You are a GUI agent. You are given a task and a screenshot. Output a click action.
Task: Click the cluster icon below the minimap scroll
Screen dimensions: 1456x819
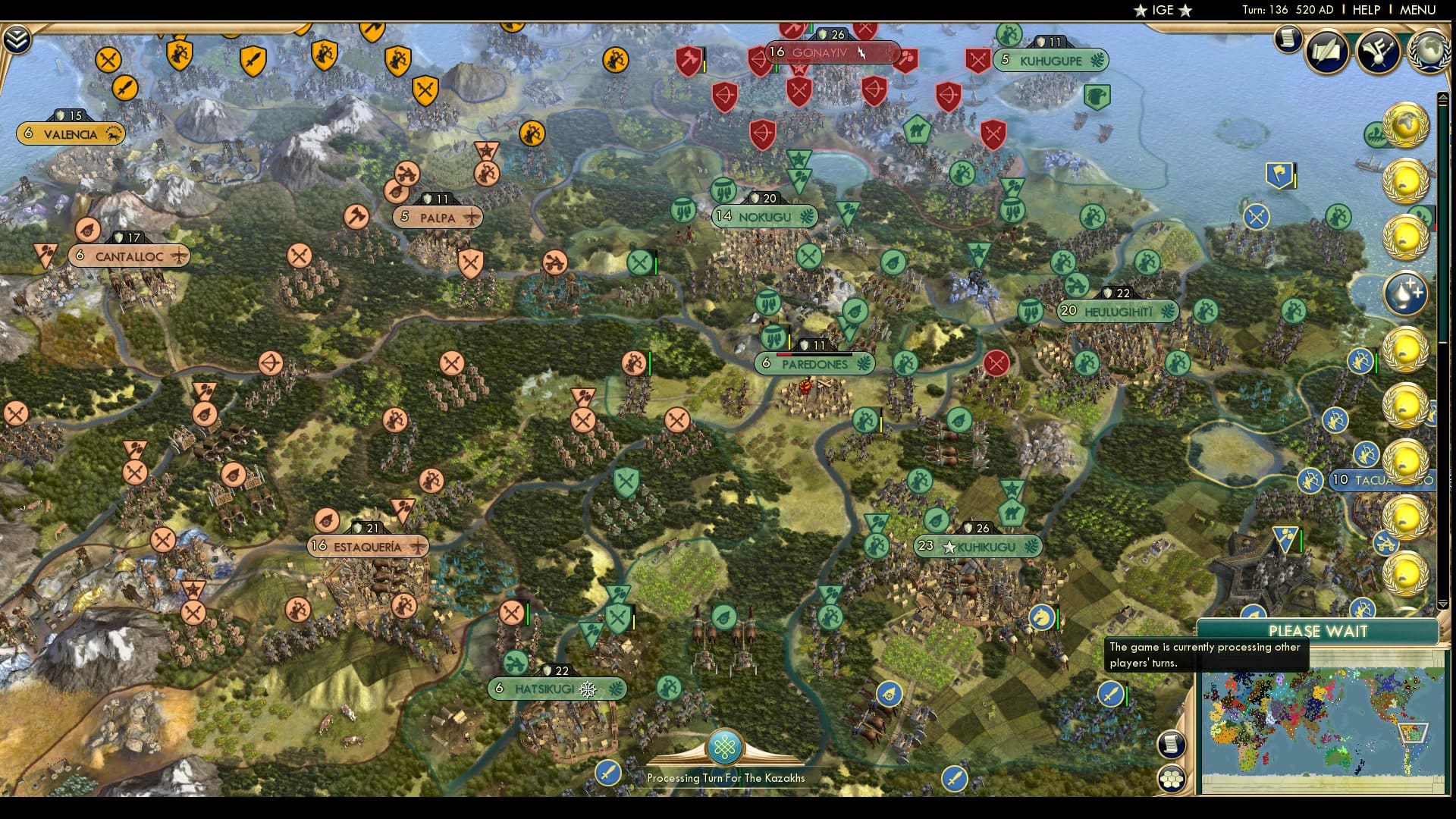[1172, 777]
